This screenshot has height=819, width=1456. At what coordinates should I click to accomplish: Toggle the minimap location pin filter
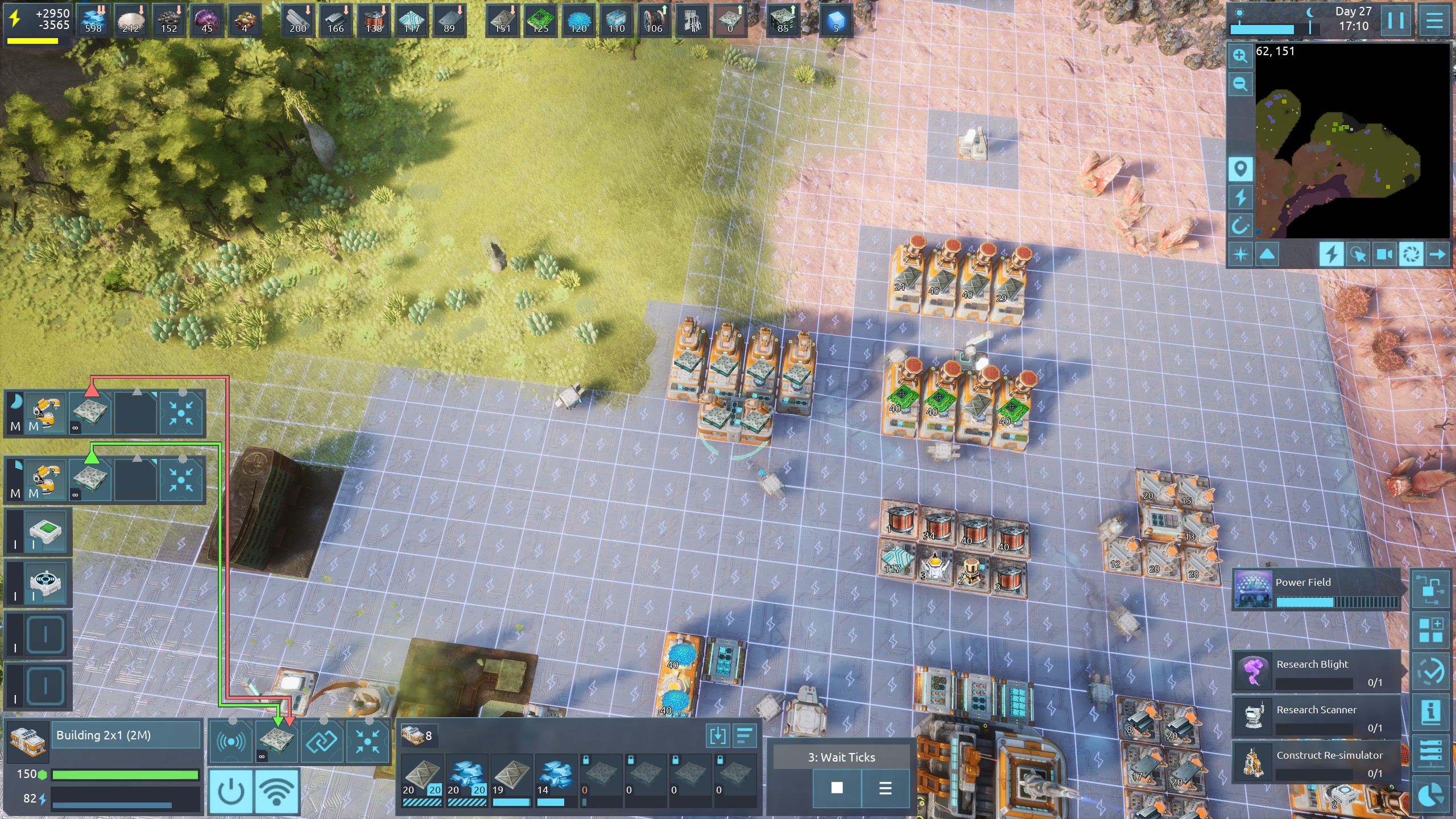coord(1240,169)
